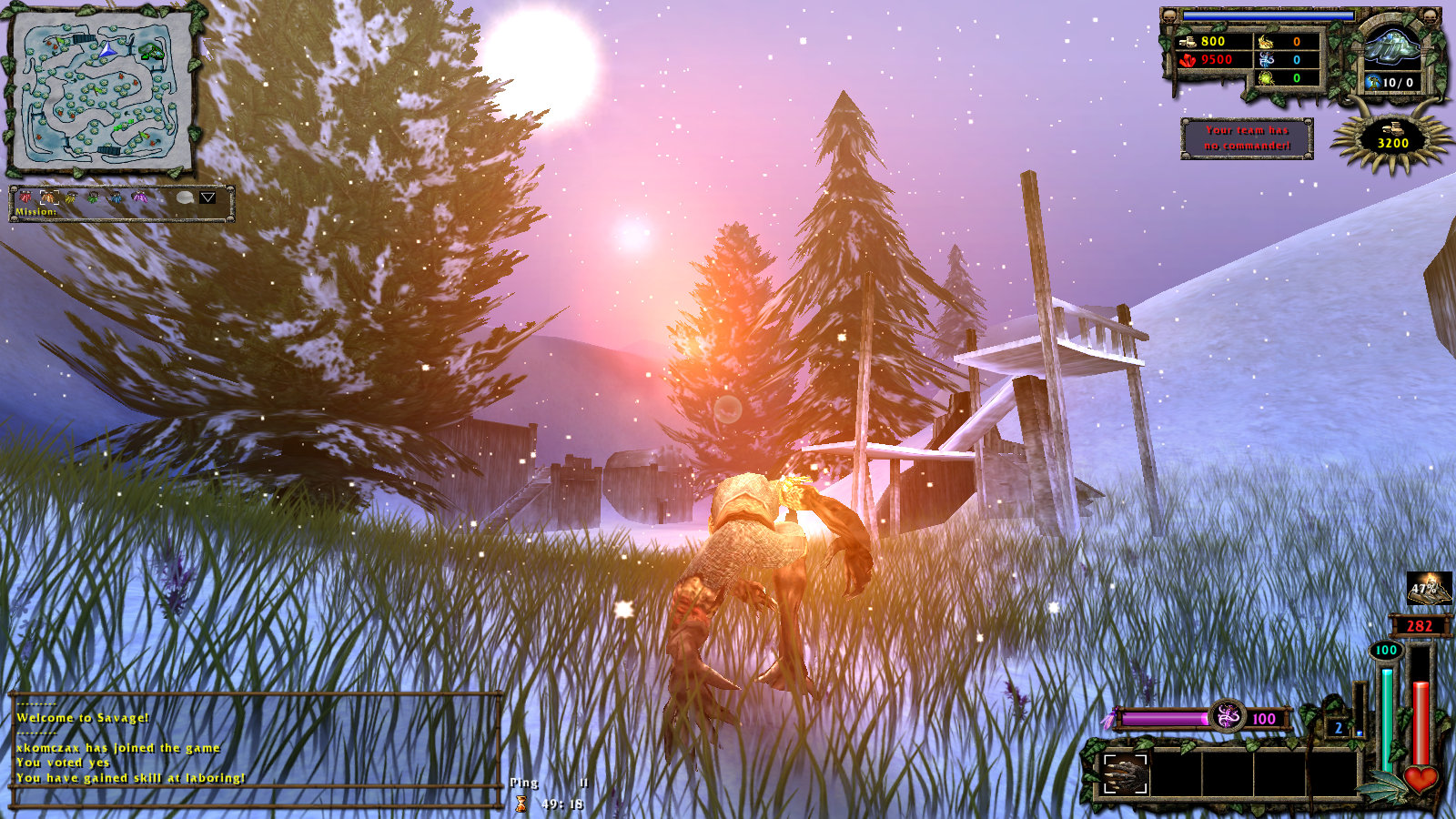Click the chat message log panel
1456x819 pixels.
pos(257,750)
